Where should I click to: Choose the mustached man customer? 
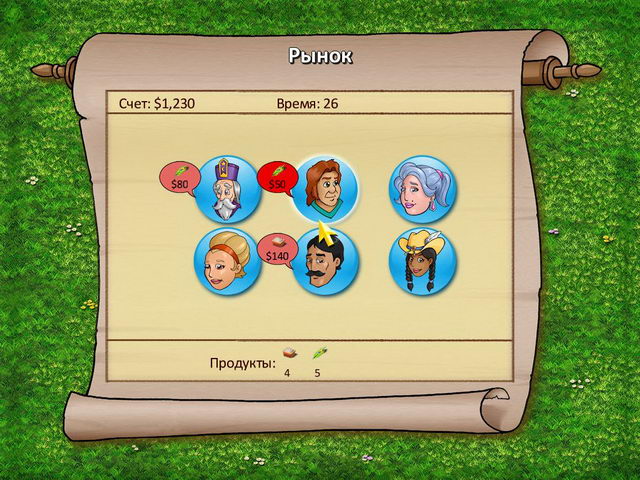coord(325,262)
